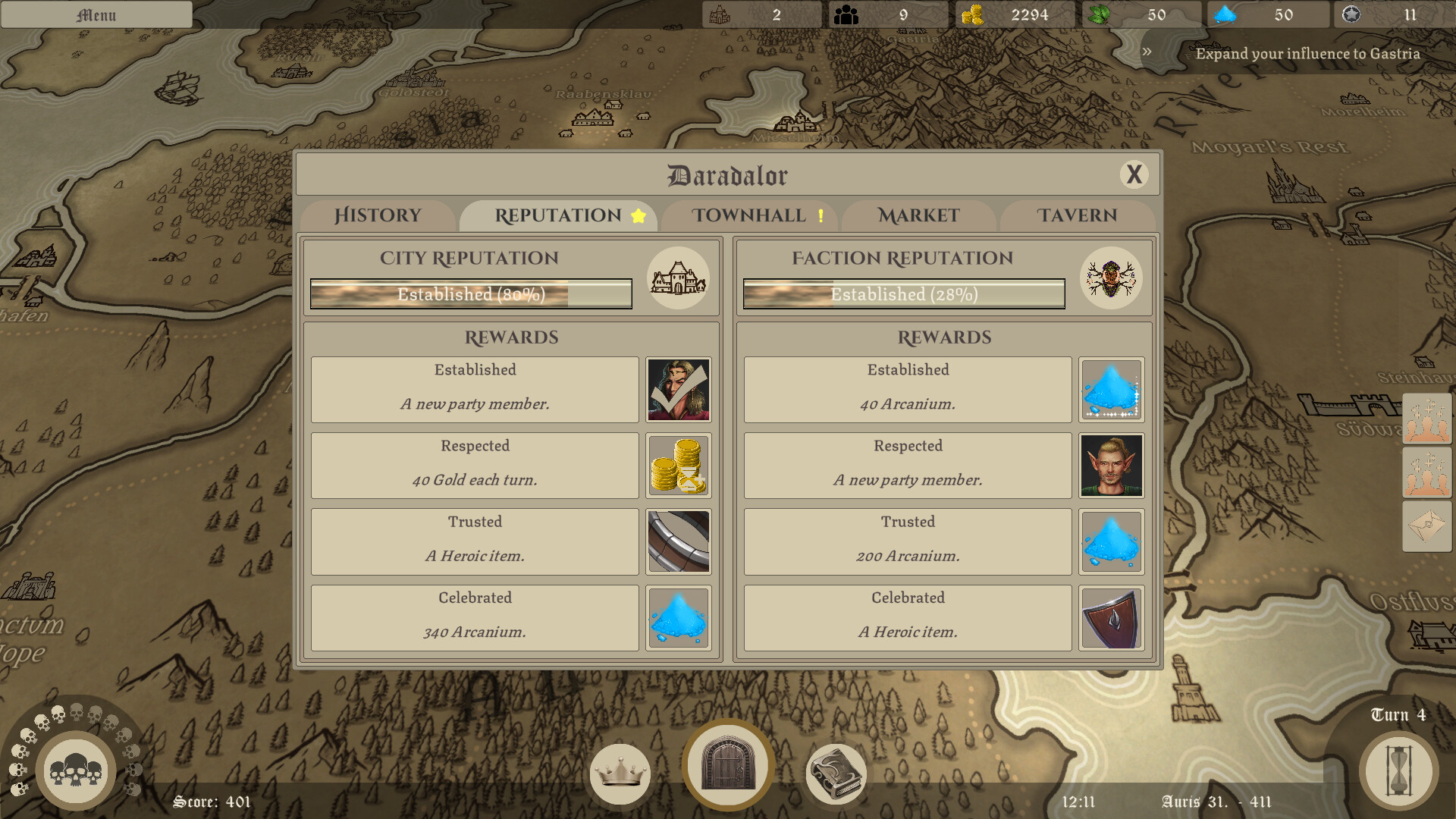Screen dimensions: 1456x819
Task: Open the spellbook icon near the bottom
Action: click(x=835, y=773)
